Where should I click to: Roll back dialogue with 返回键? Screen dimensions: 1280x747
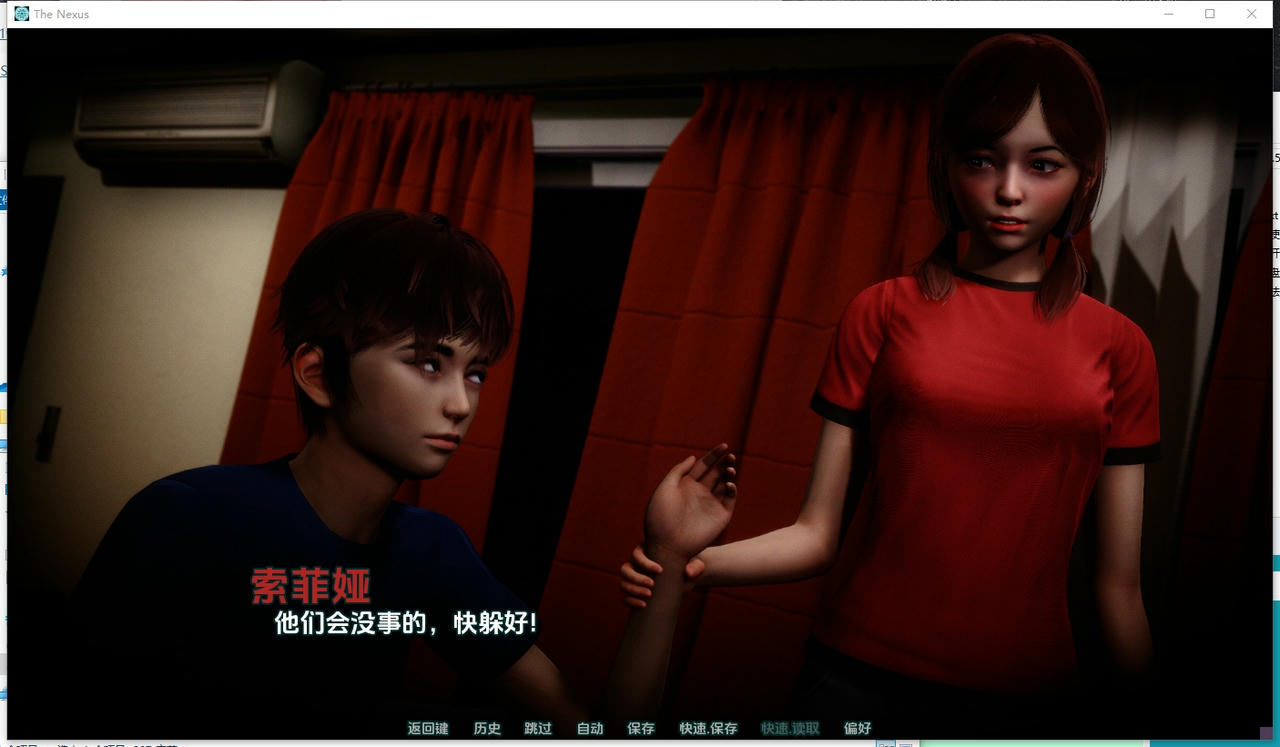pos(427,729)
